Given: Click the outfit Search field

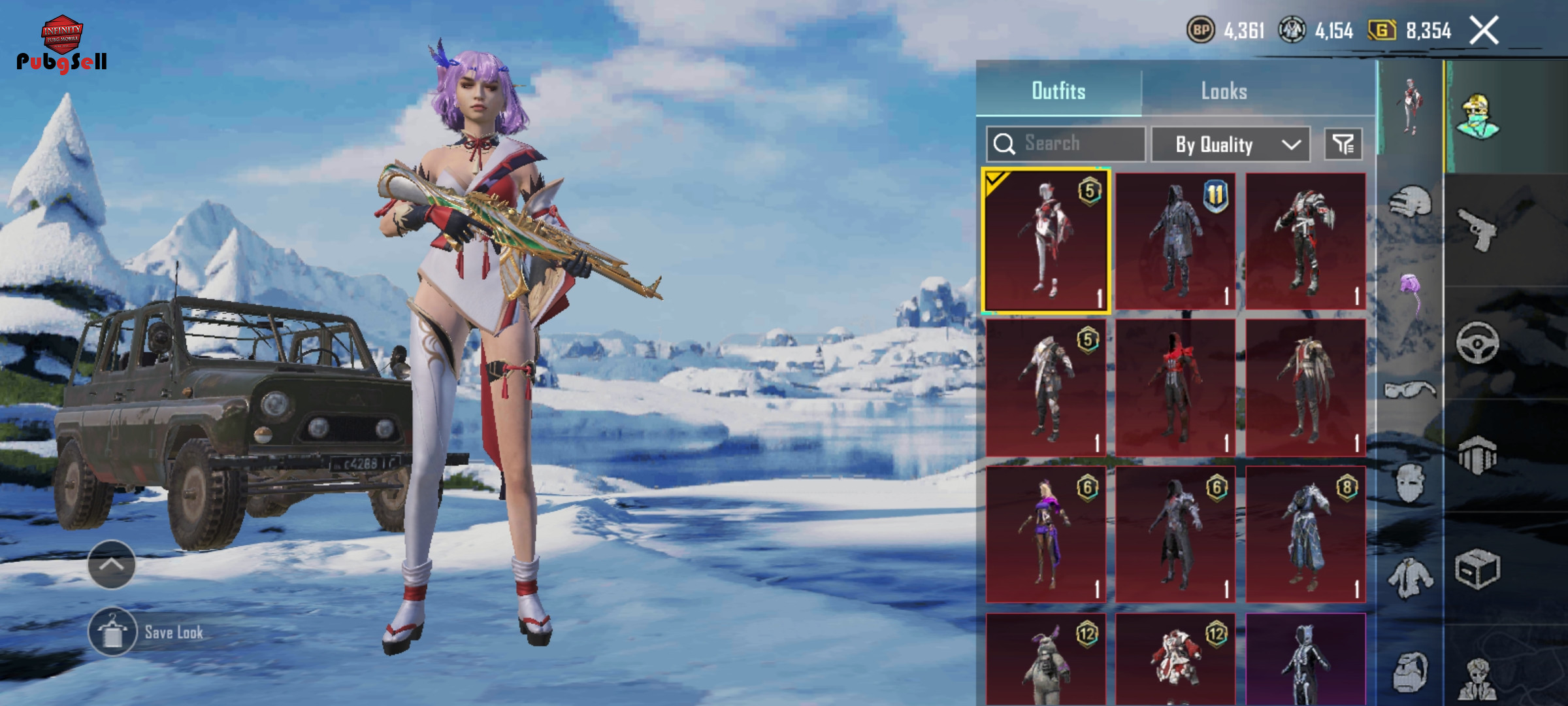Looking at the screenshot, I should (x=1066, y=144).
